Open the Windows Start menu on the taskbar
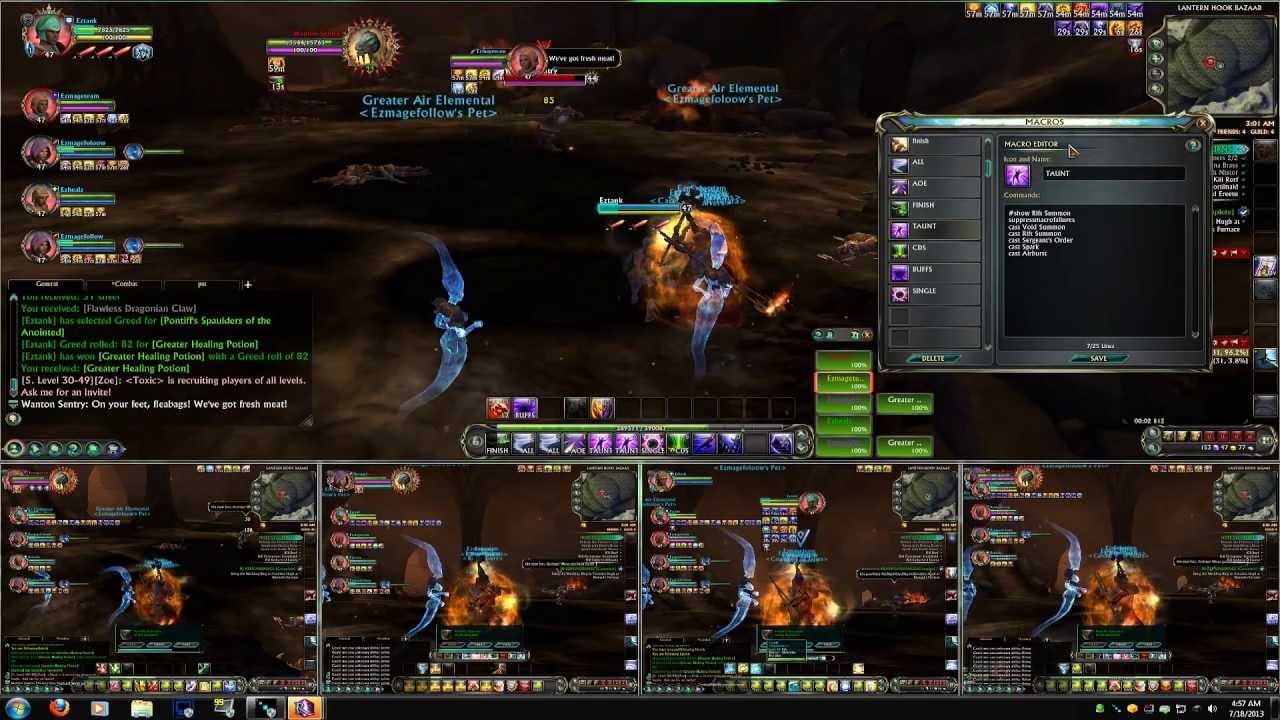This screenshot has height=720, width=1280. coord(18,710)
